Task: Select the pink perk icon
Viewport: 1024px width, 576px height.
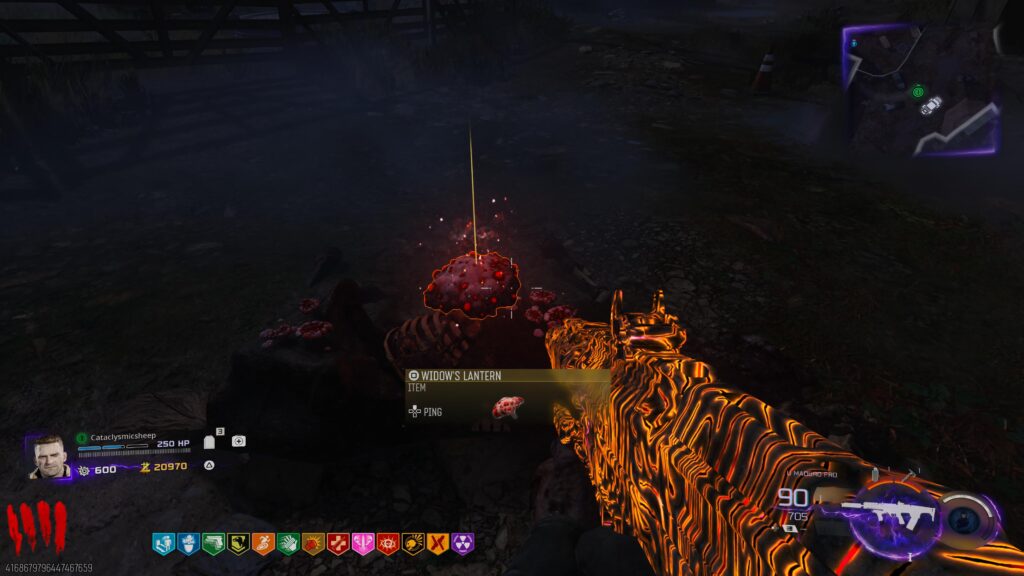Action: click(x=363, y=543)
